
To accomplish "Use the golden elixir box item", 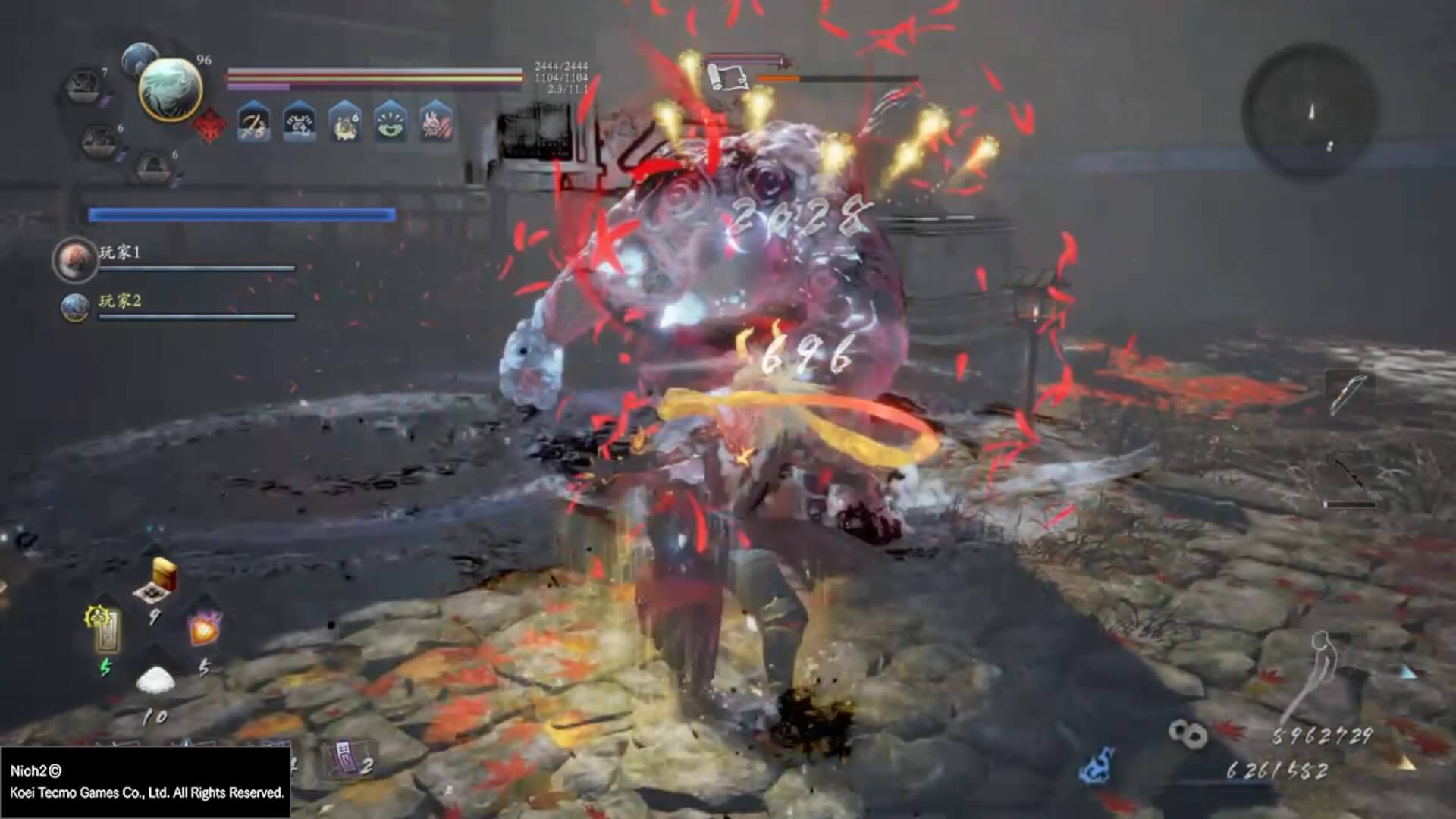I will click(159, 579).
